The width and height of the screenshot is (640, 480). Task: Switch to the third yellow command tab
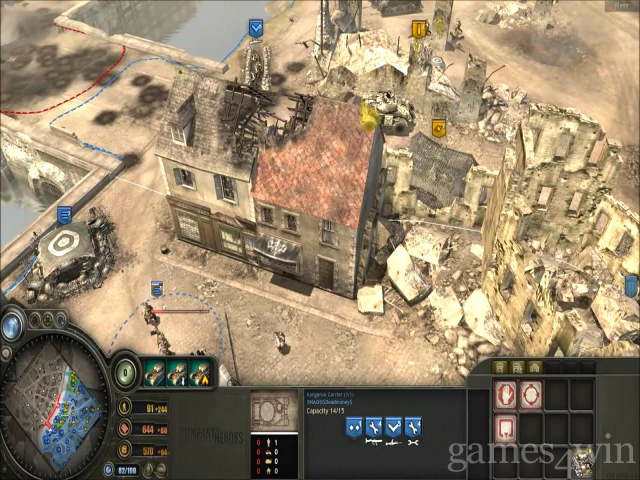pyautogui.click(x=535, y=368)
